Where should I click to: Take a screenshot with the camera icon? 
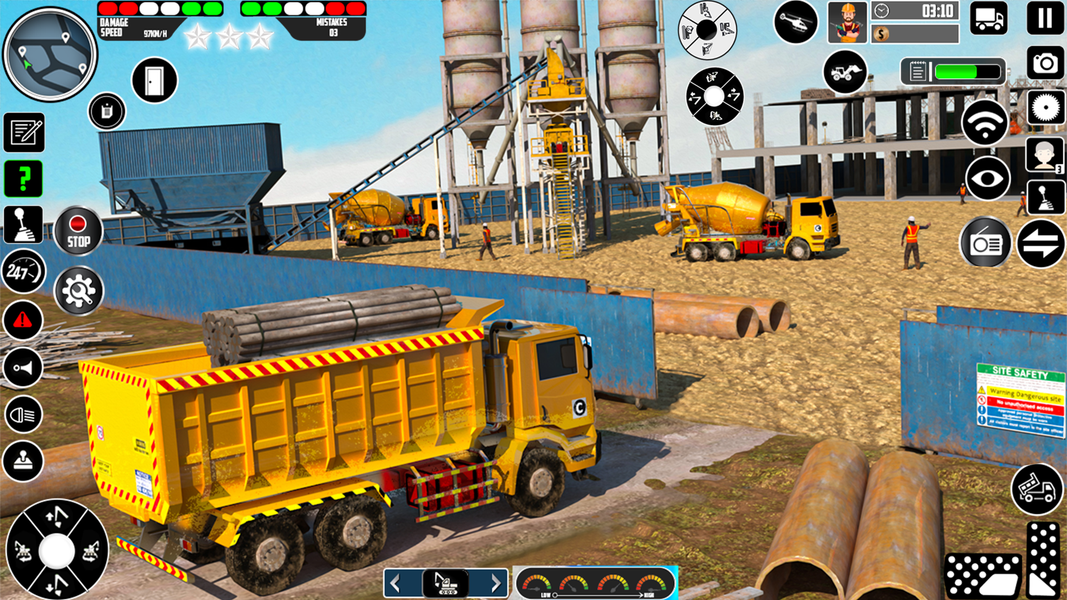(1045, 63)
